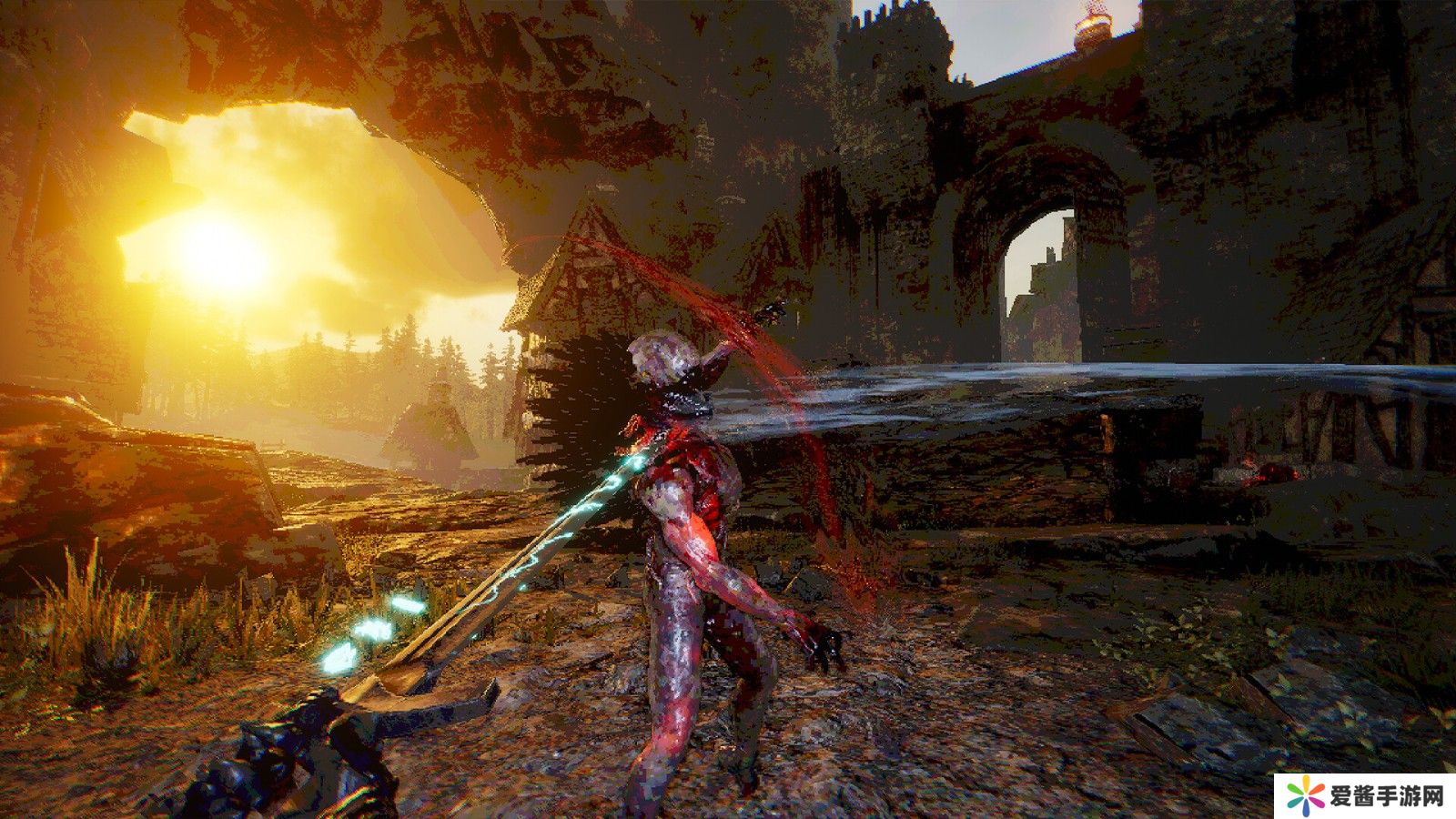Screen dimensions: 1456x819
Task: Click the 爱酱手游网 site logo
Action: pyautogui.click(x=1365, y=796)
